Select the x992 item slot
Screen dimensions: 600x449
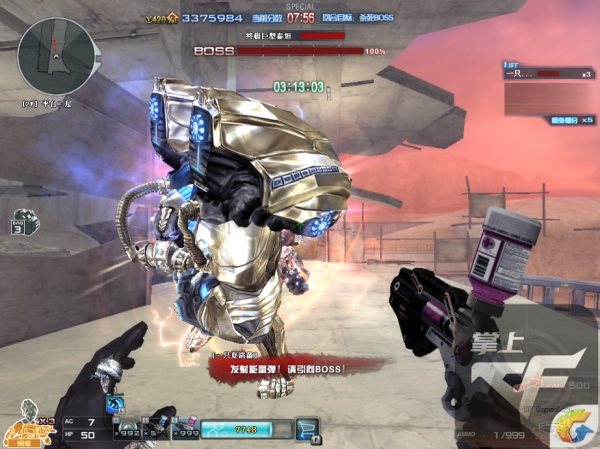[126, 430]
